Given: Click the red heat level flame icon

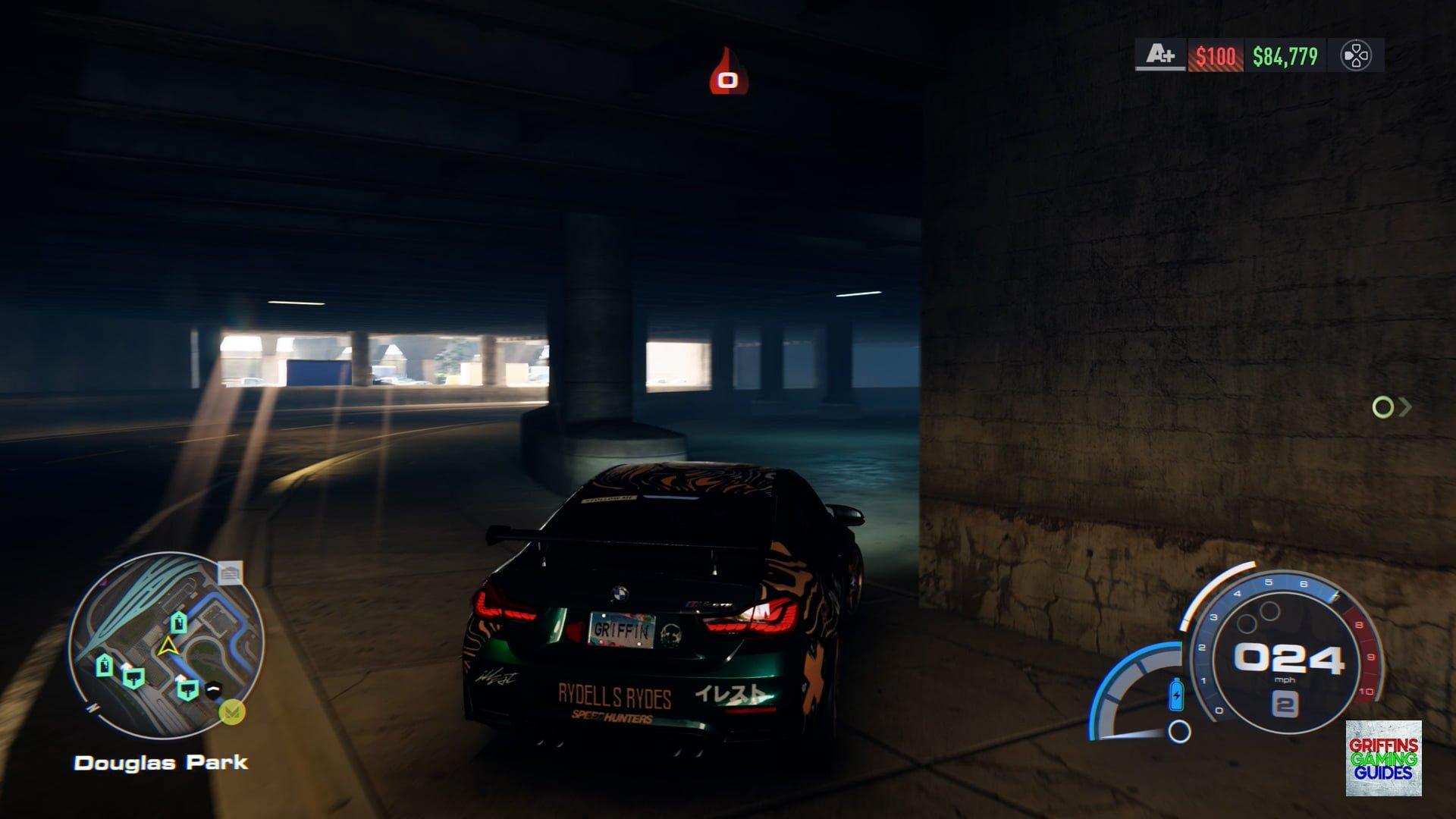Looking at the screenshot, I should tap(728, 73).
